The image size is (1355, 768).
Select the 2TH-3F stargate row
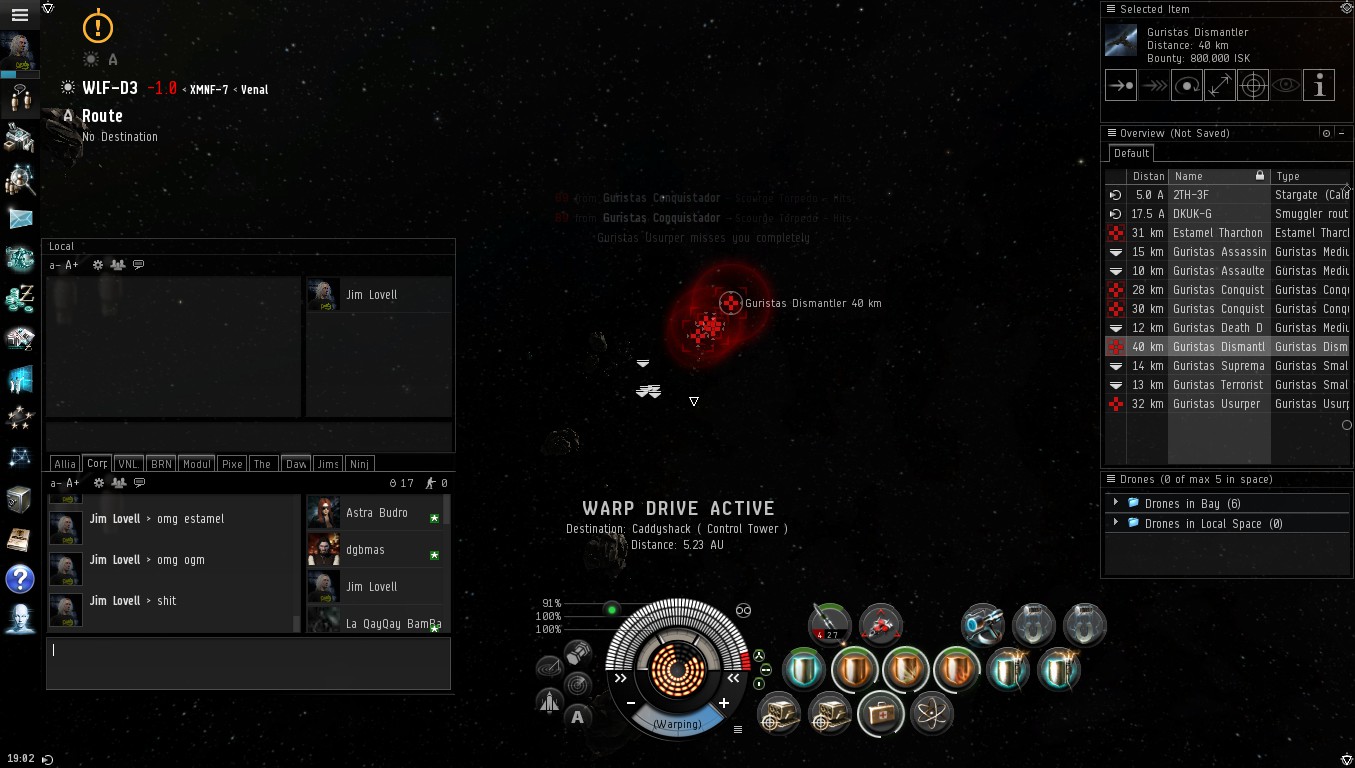(x=1217, y=195)
